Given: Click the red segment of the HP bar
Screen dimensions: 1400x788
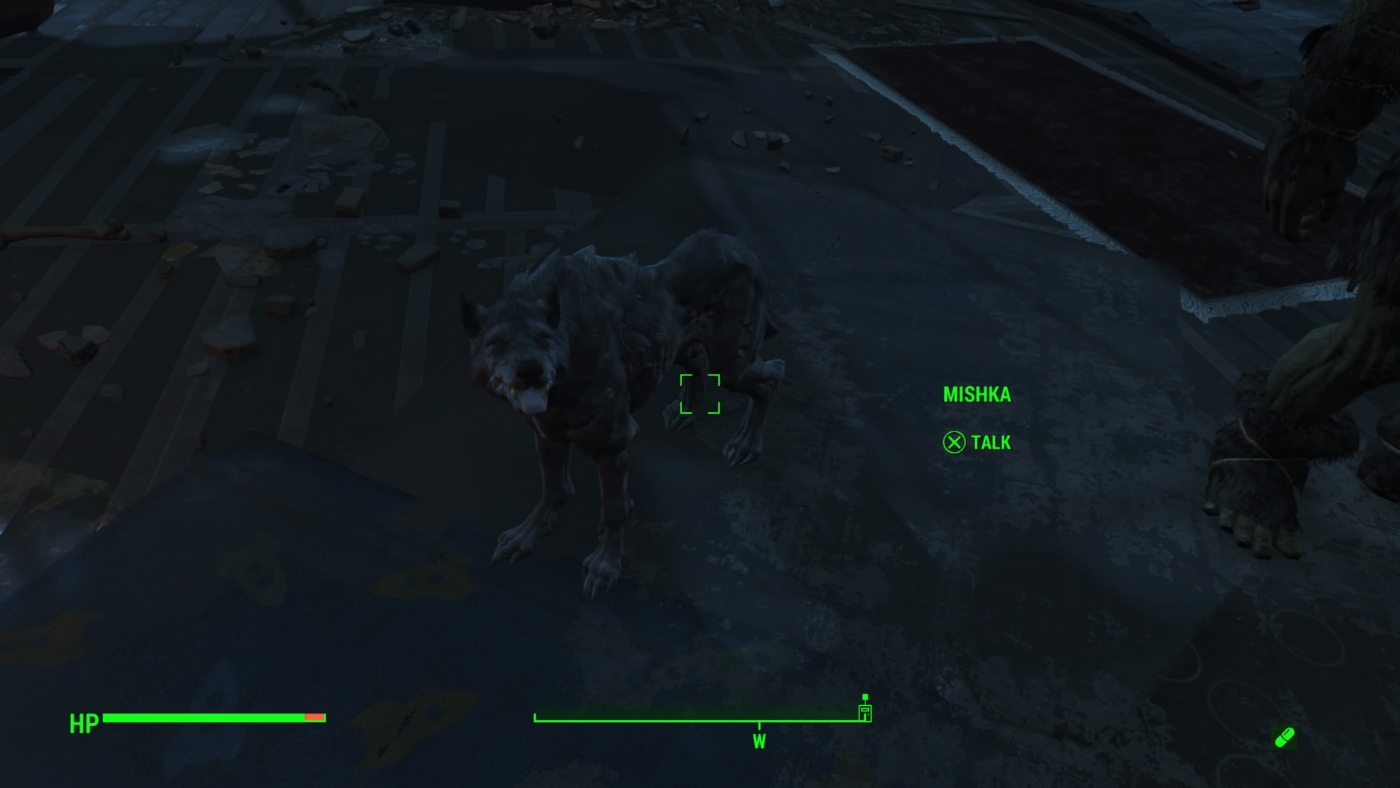Looking at the screenshot, I should 316,717.
